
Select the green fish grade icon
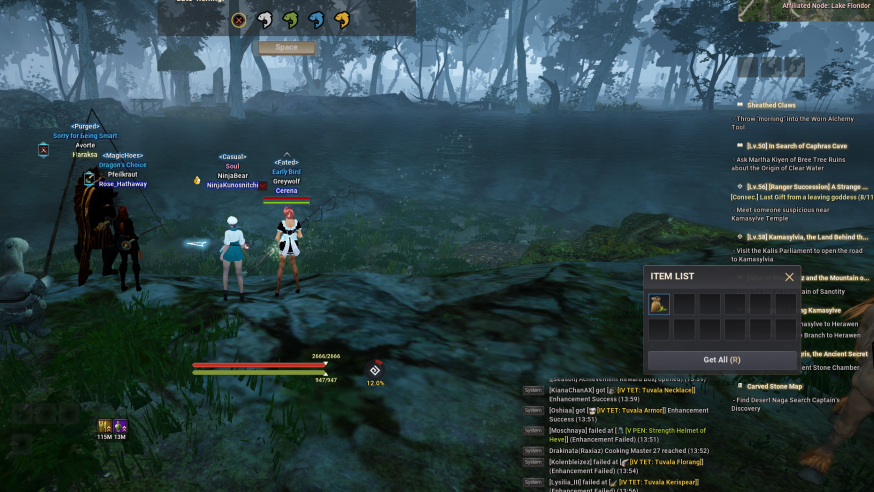coord(290,19)
